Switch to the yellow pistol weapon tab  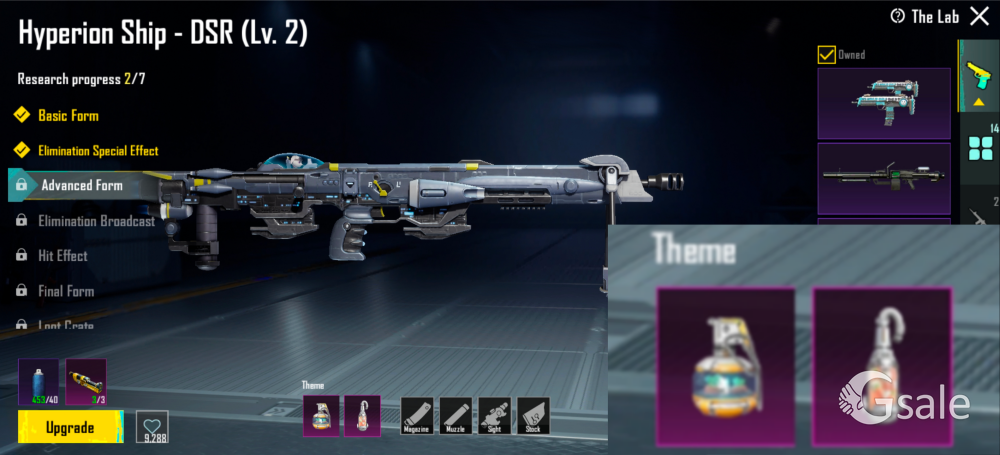coord(977,75)
